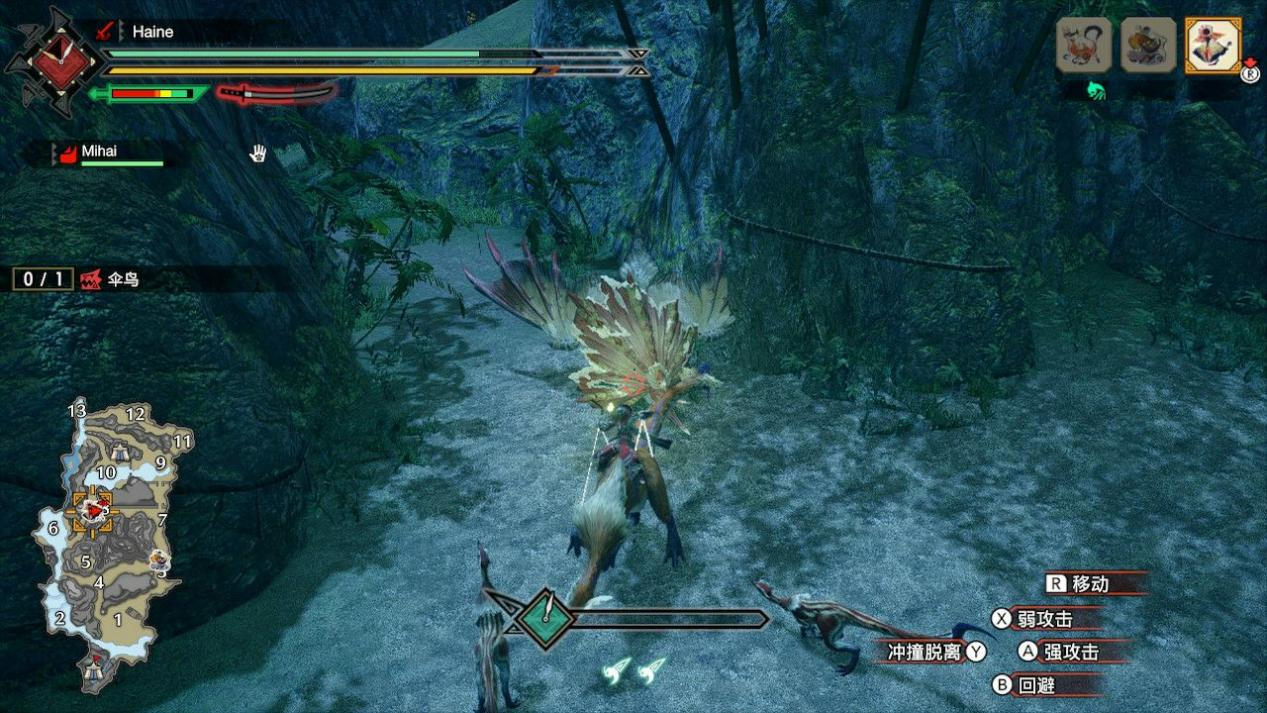Select the green diamond wyvern riding gauge emblem
The image size is (1267, 713).
(x=546, y=619)
